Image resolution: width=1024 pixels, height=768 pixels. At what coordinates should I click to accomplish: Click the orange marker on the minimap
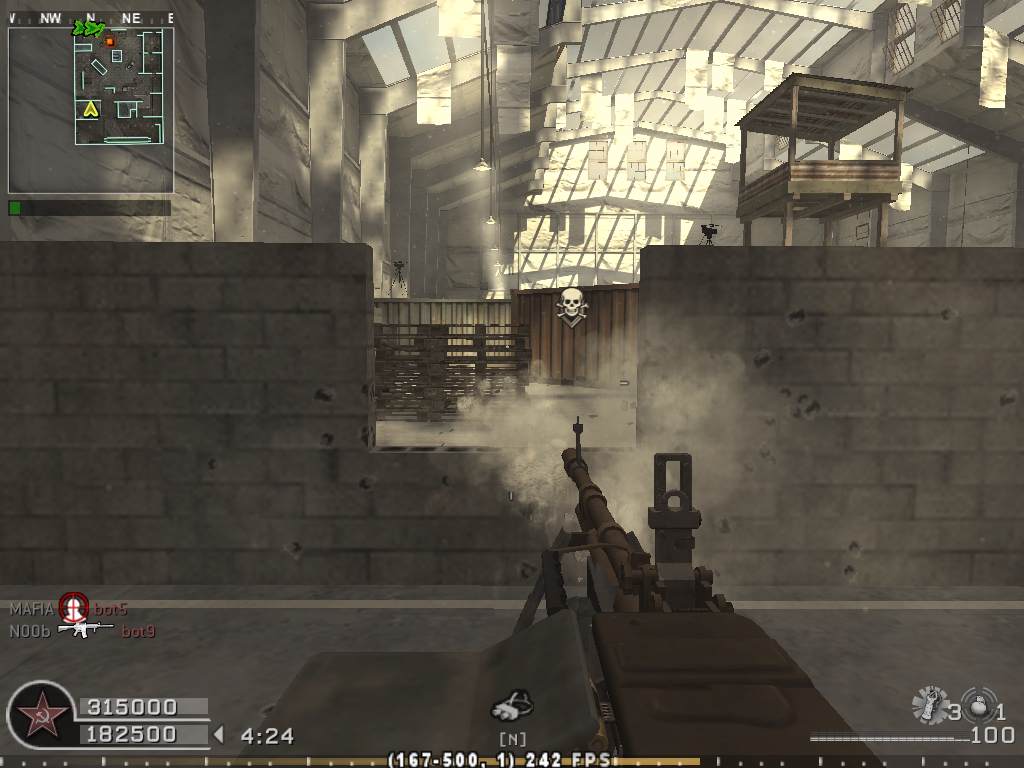tap(109, 42)
